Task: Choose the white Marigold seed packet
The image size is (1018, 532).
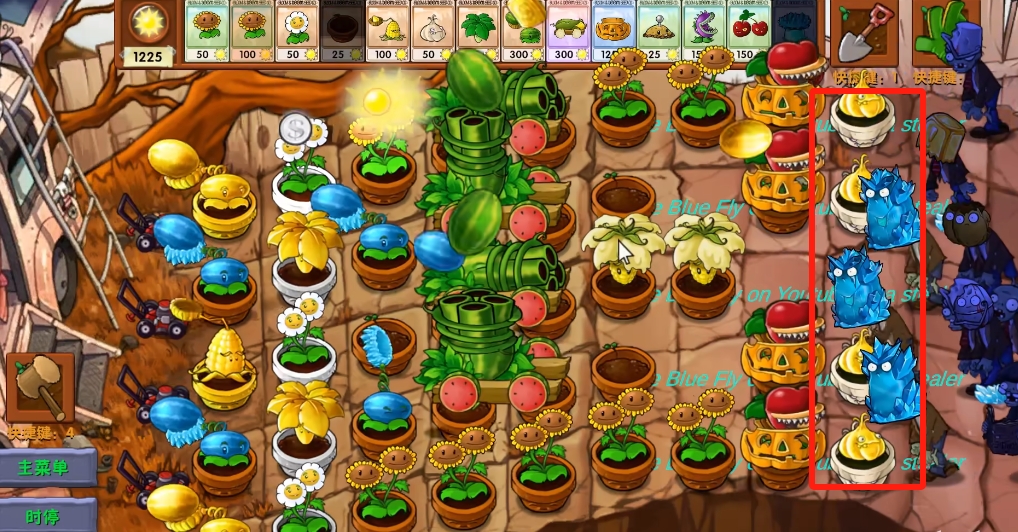Action: tap(297, 34)
